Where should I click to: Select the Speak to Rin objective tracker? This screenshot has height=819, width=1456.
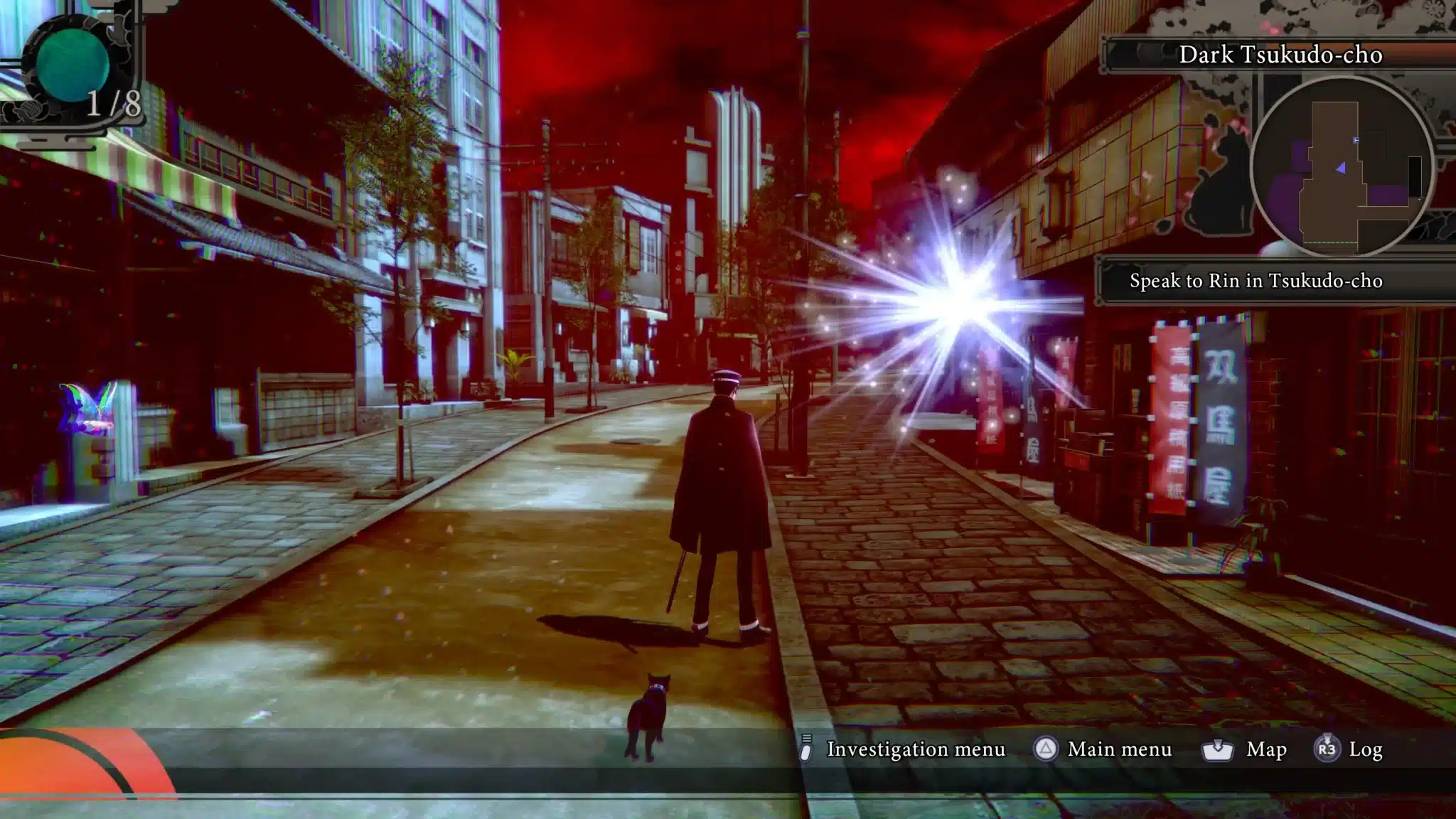(x=1256, y=281)
